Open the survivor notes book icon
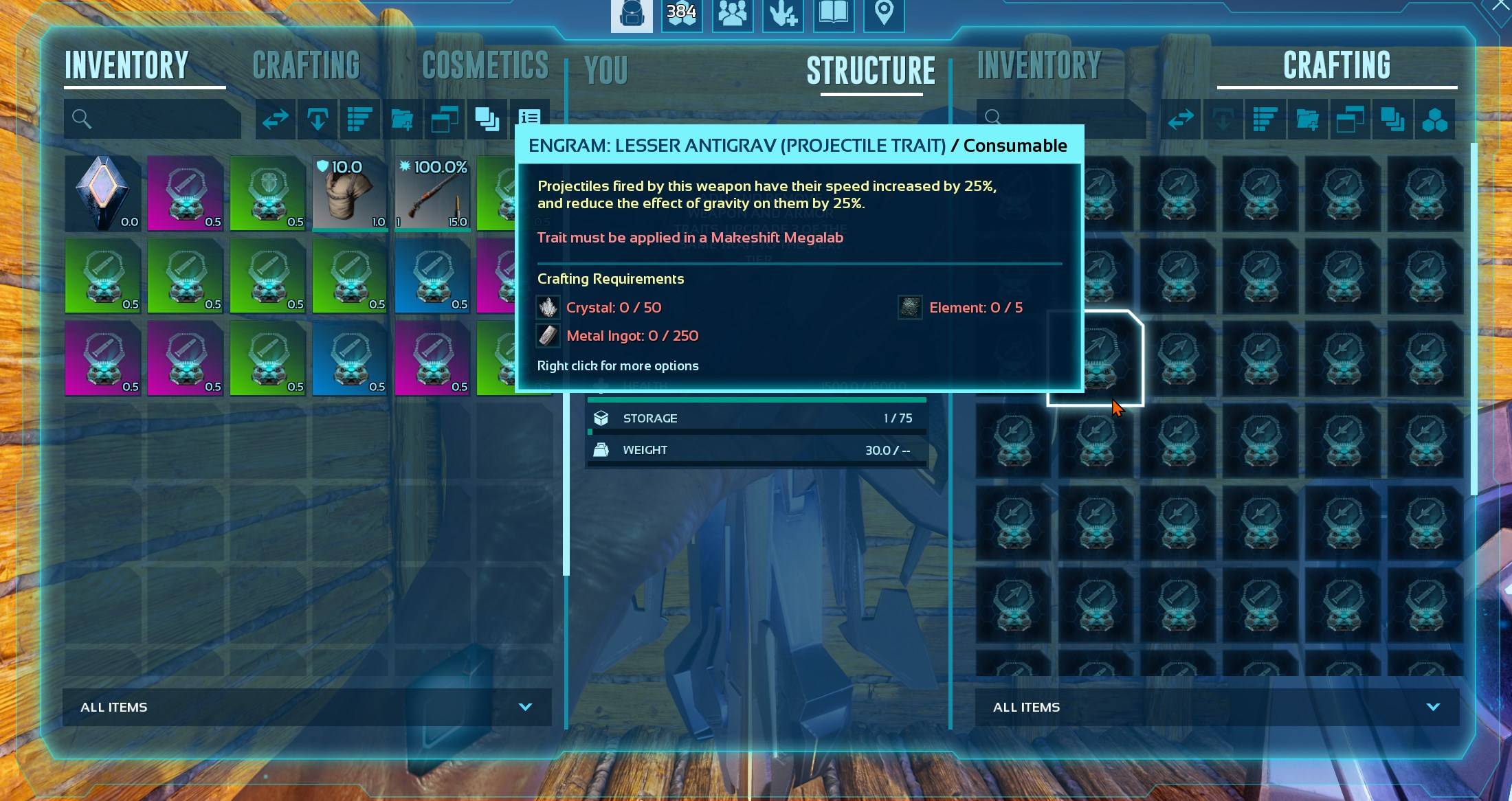This screenshot has height=801, width=1512. [x=833, y=15]
